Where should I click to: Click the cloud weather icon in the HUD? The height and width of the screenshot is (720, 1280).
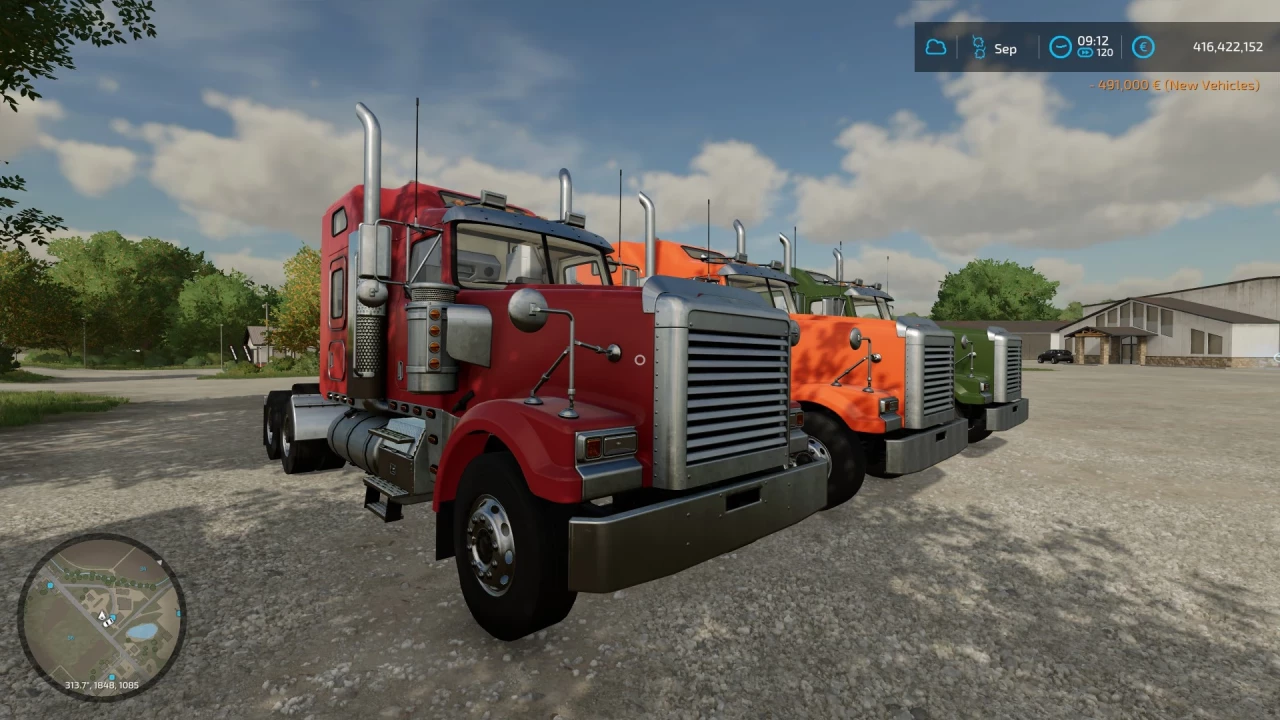coord(937,47)
